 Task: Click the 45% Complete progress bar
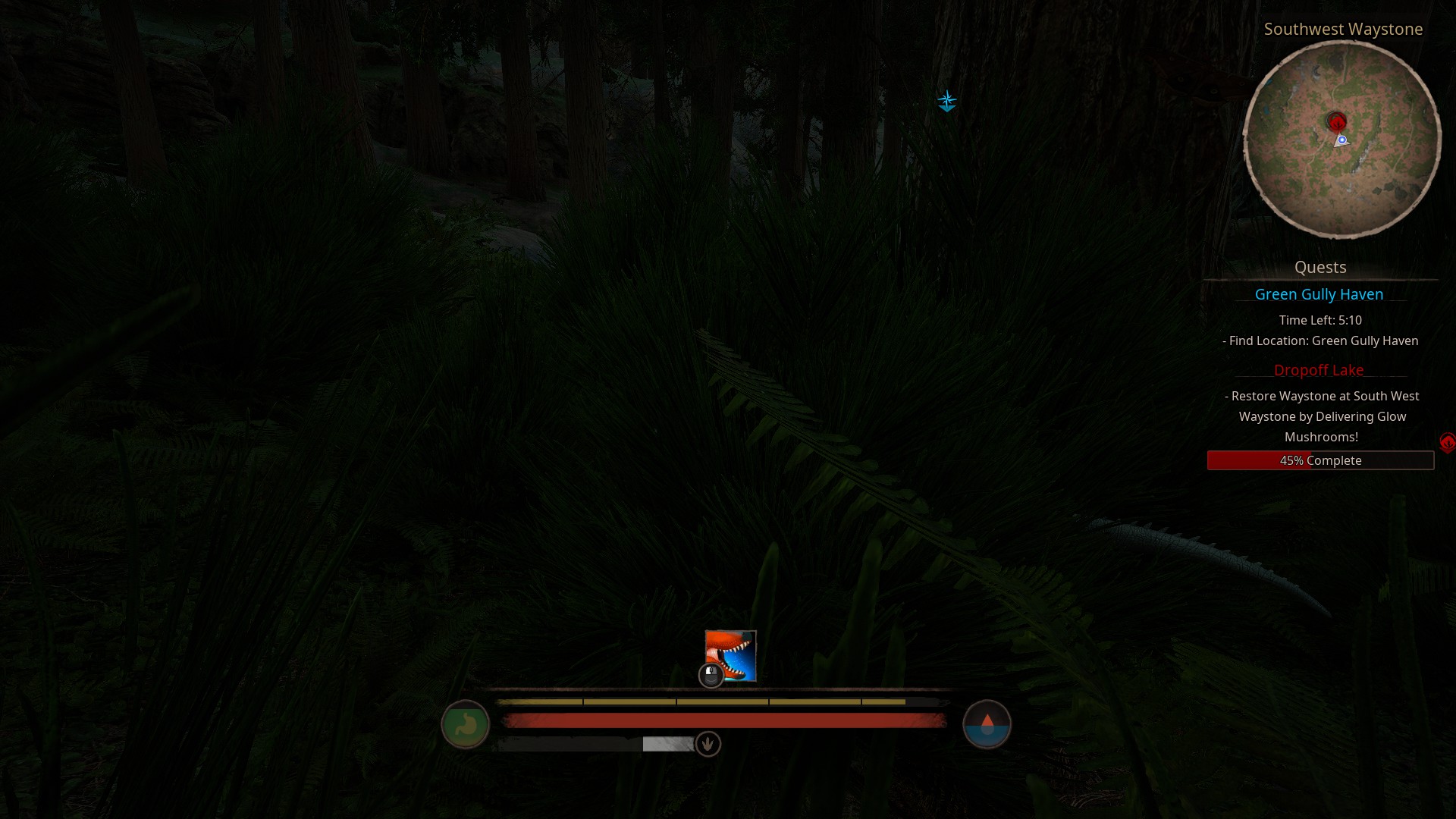(1320, 460)
